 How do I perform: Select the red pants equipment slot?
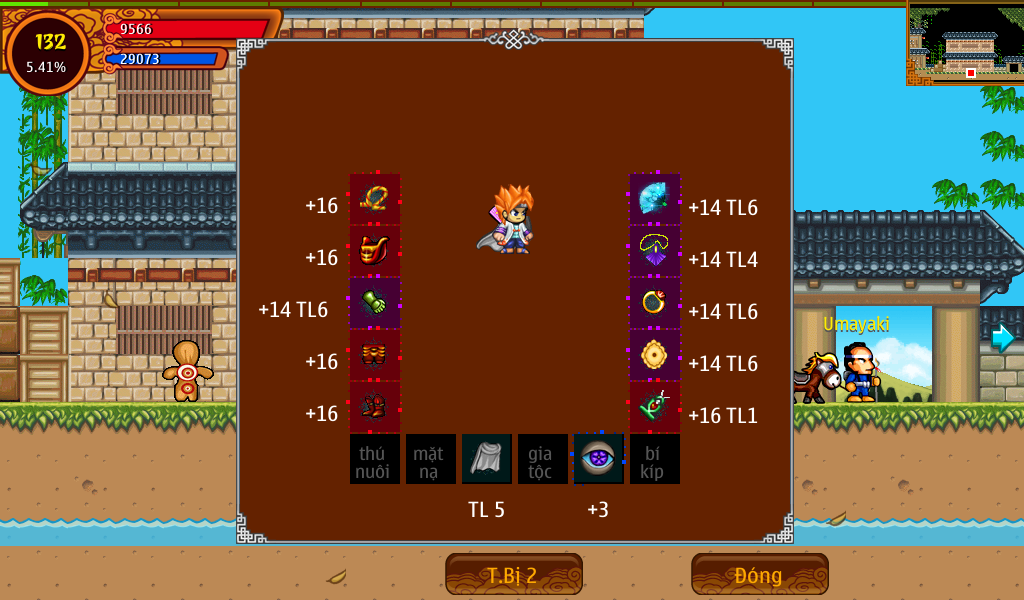pos(375,356)
